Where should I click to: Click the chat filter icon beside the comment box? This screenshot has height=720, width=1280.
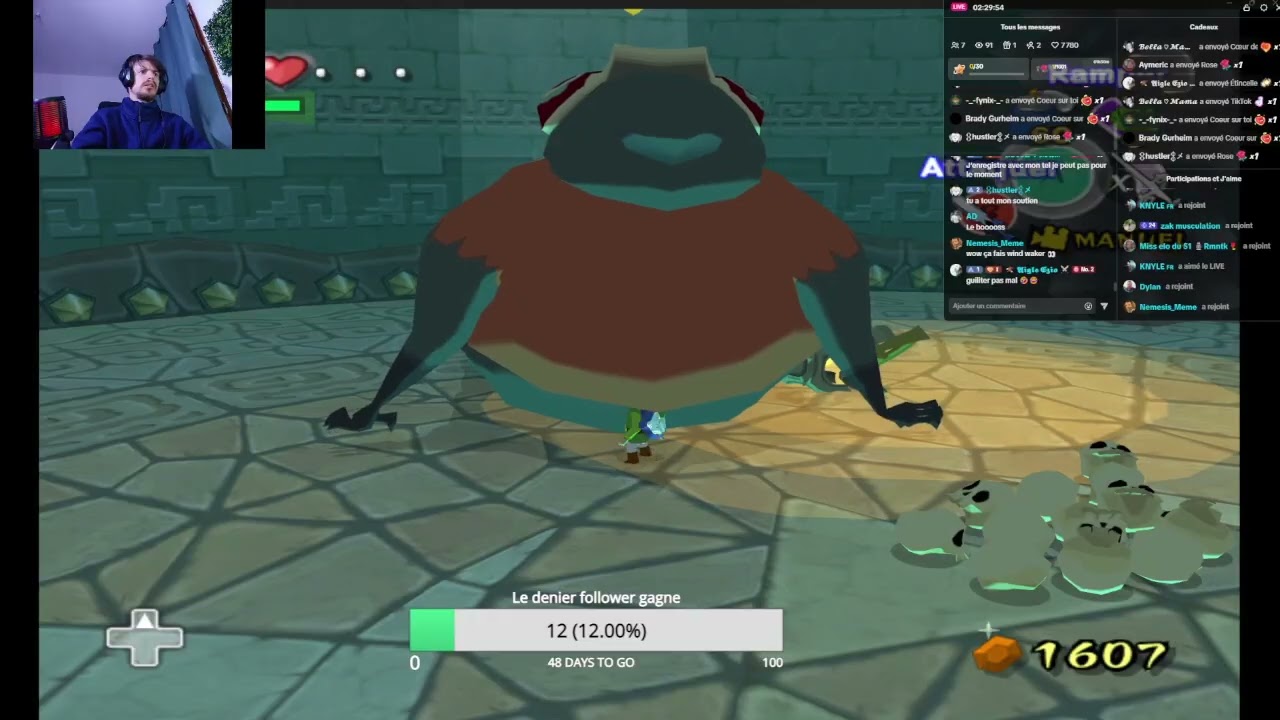[1105, 306]
